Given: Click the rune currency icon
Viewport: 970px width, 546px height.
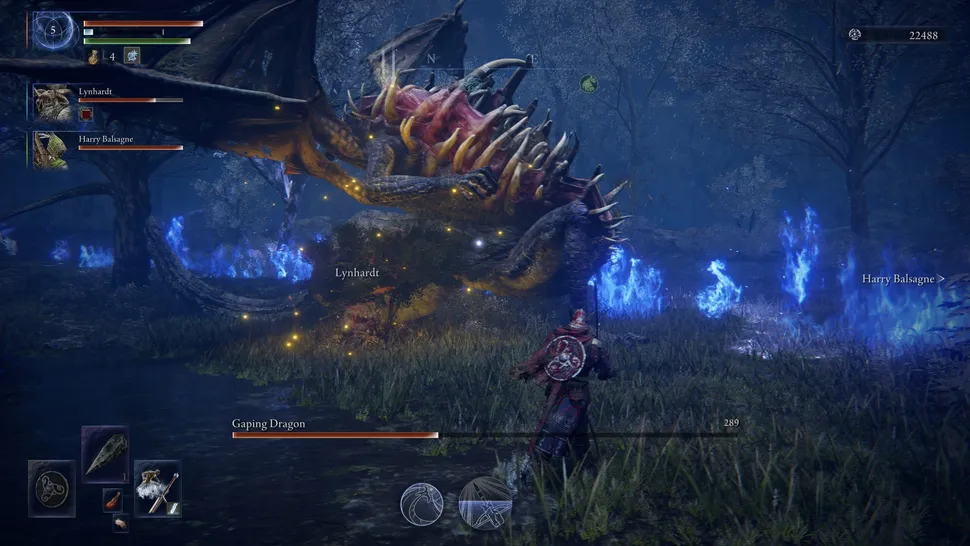Looking at the screenshot, I should point(855,35).
